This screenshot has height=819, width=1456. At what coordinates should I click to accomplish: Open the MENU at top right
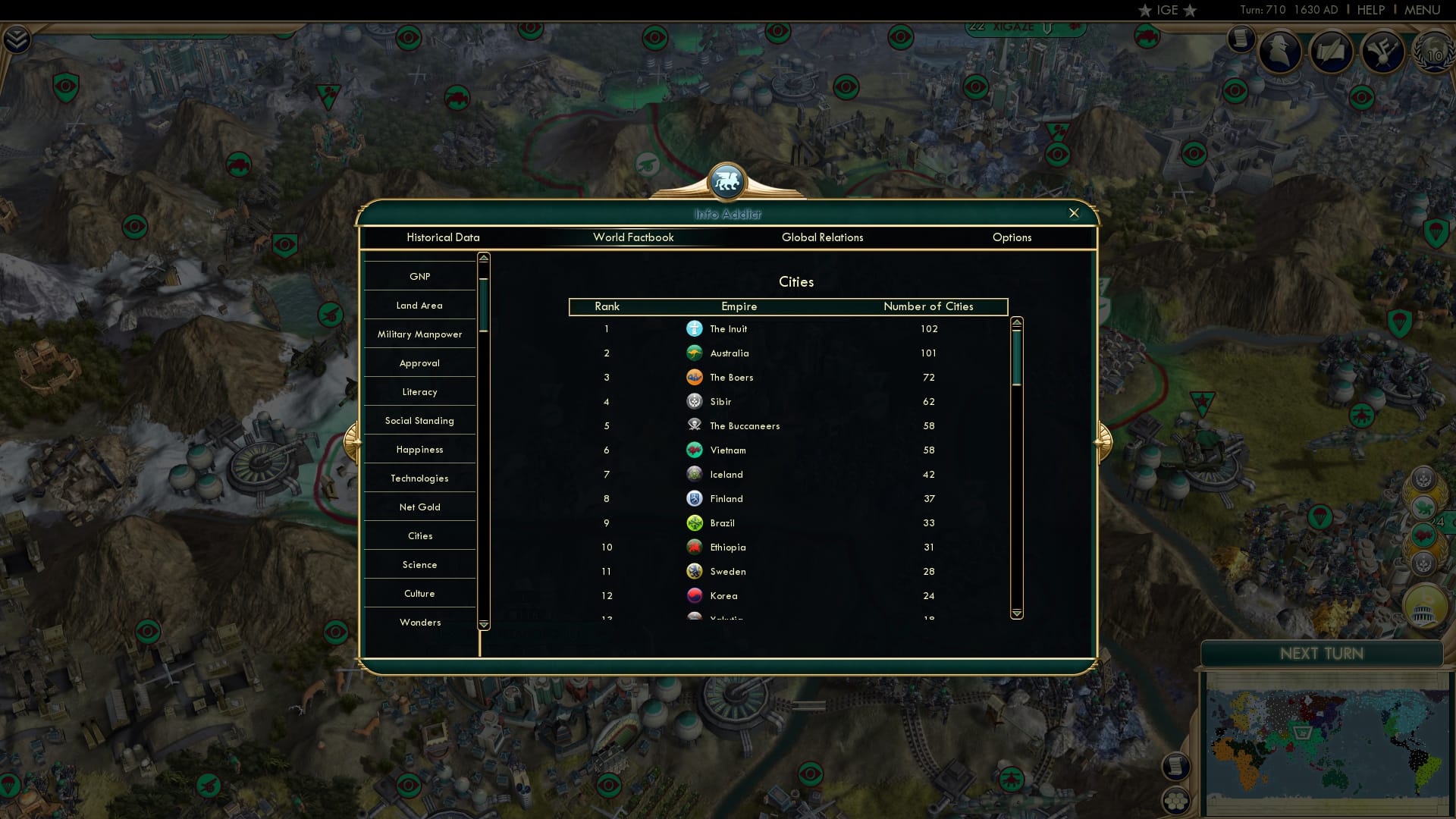[x=1423, y=10]
